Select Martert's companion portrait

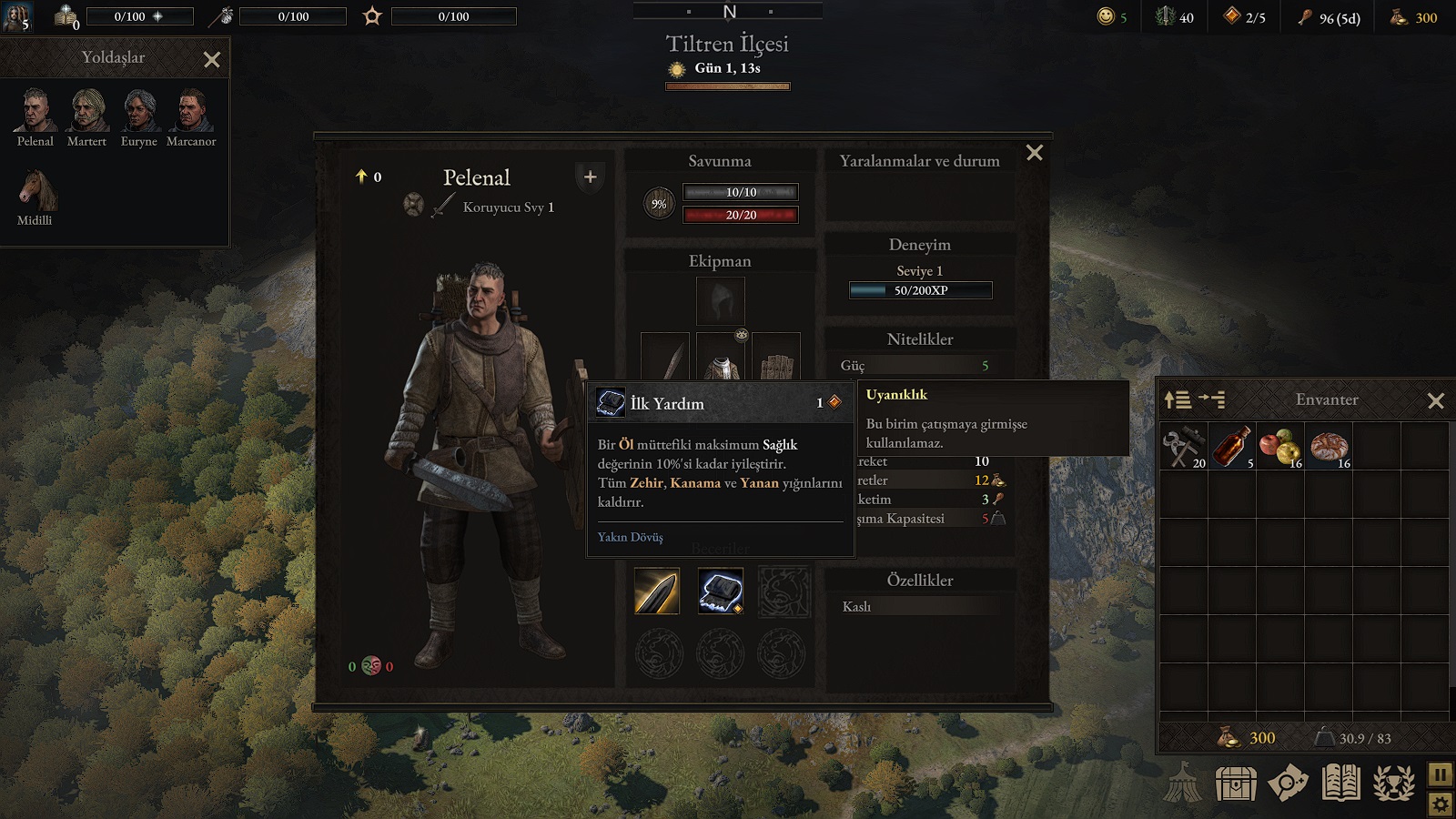coord(87,111)
